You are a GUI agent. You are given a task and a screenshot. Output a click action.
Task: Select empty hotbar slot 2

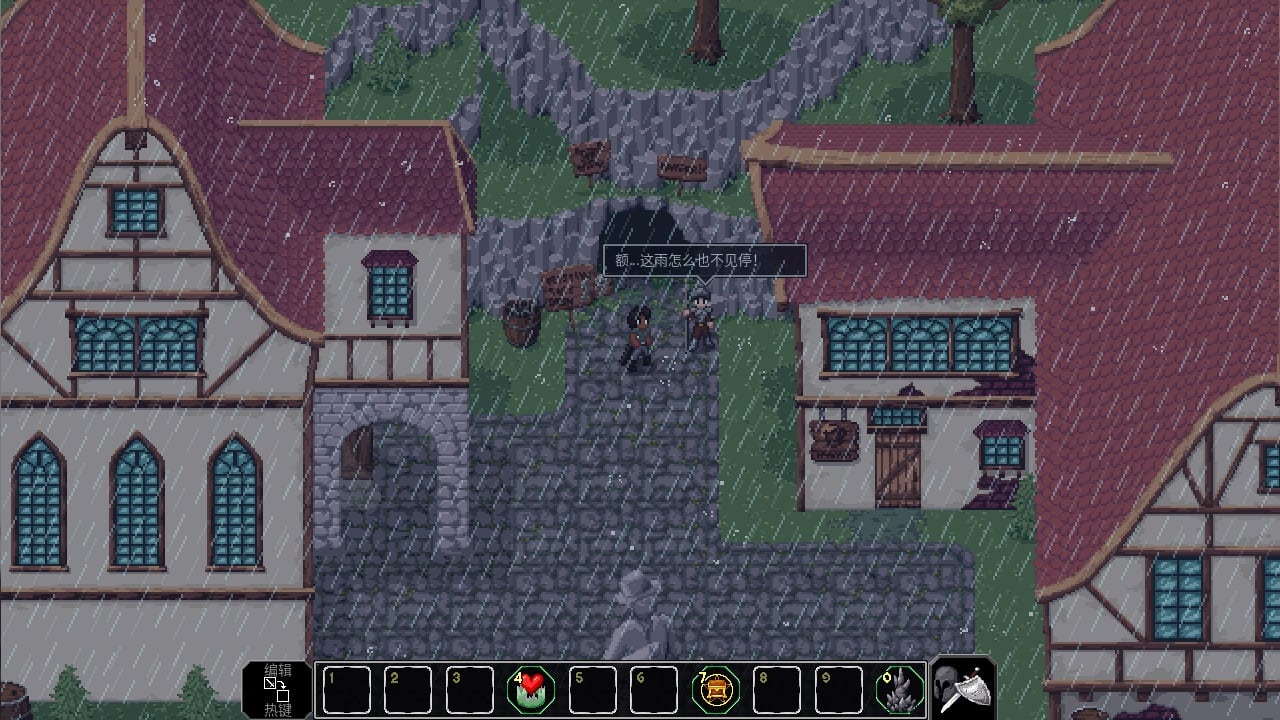click(408, 690)
